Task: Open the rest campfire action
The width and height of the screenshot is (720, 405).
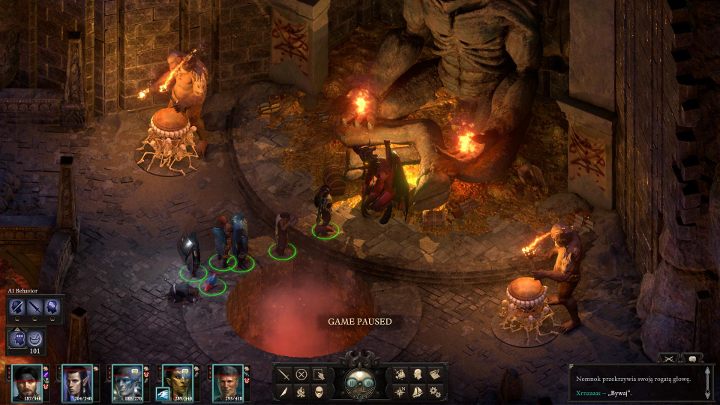Action: 301,391
